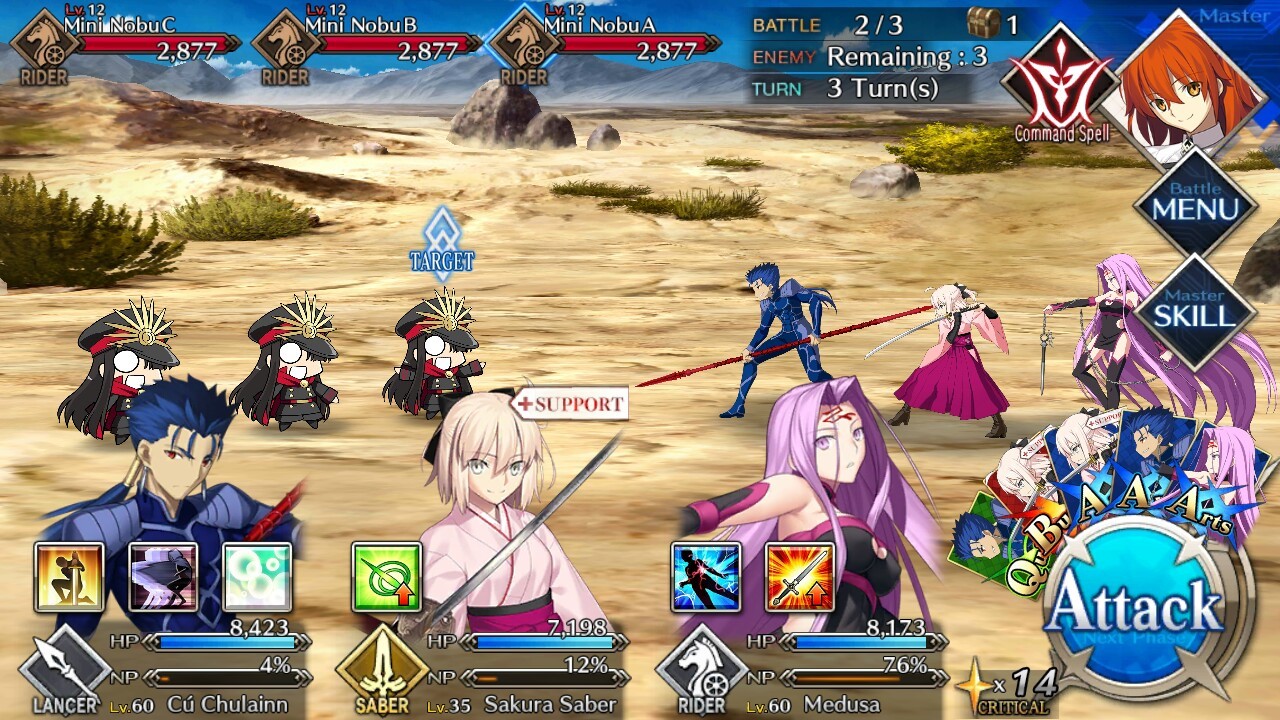Switch target to Mini Nobu B
This screenshot has height=720, width=1280.
click(x=292, y=372)
